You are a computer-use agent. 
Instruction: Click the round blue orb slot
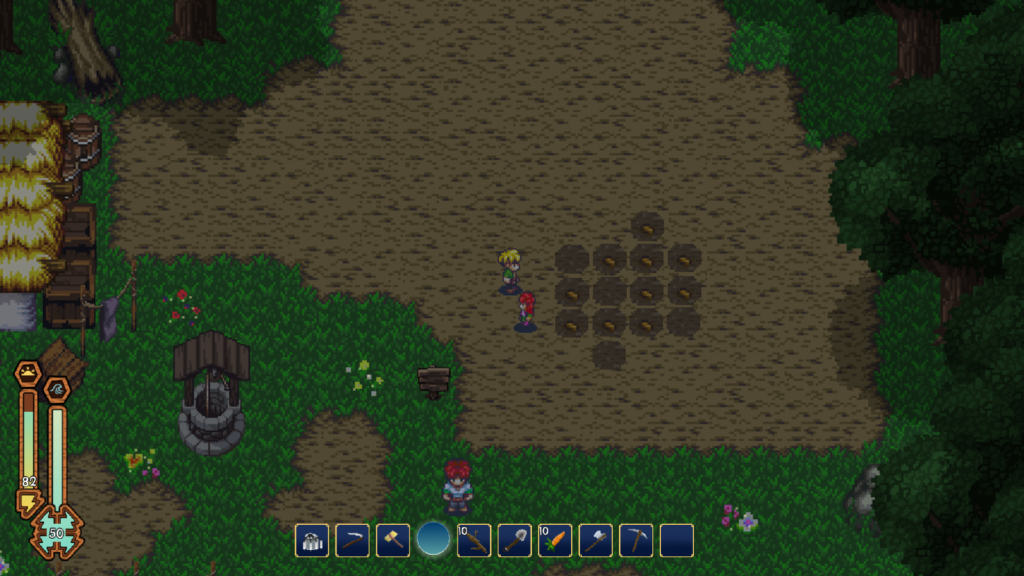tap(433, 539)
